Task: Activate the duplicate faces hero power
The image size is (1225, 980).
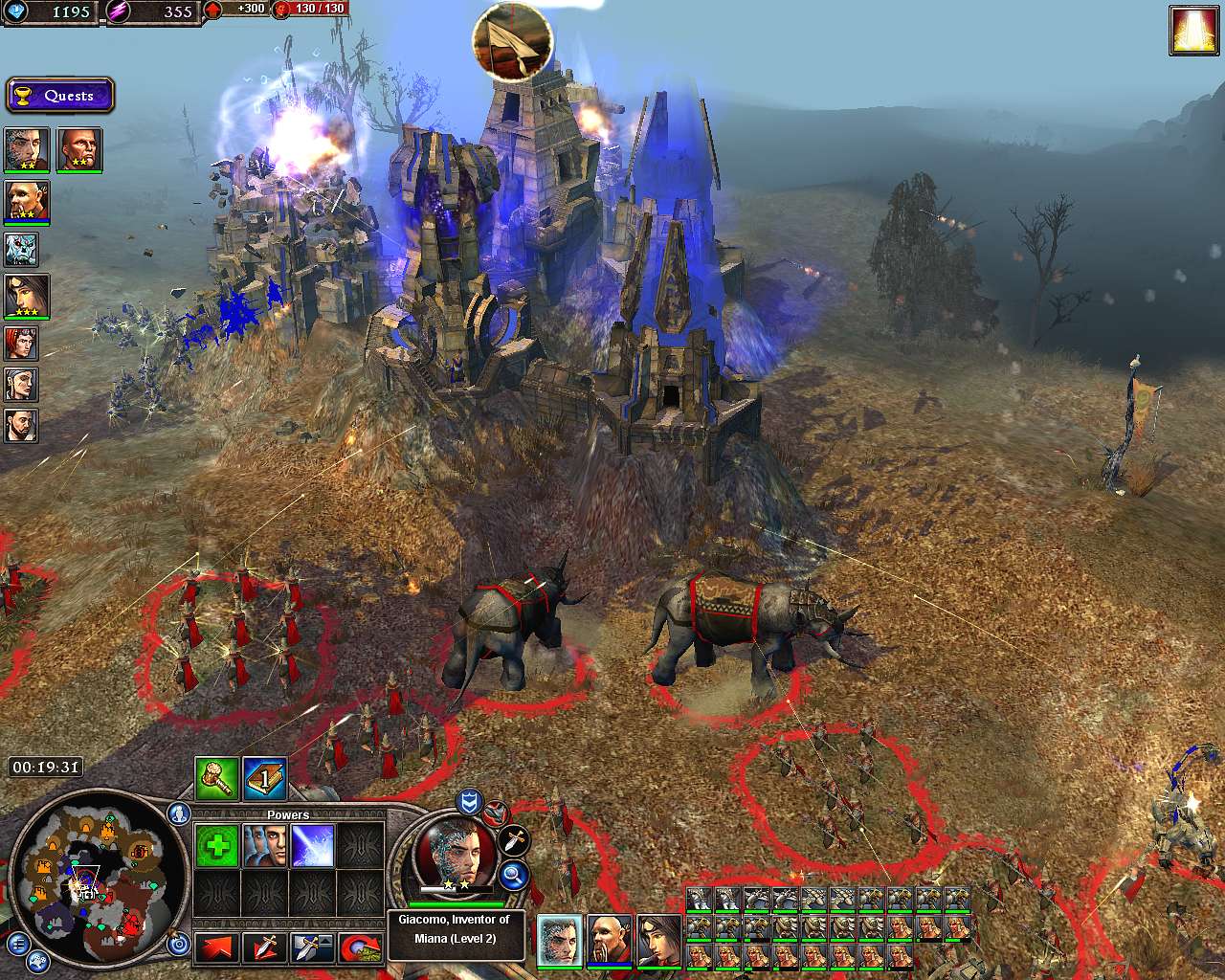Action: coord(264,846)
